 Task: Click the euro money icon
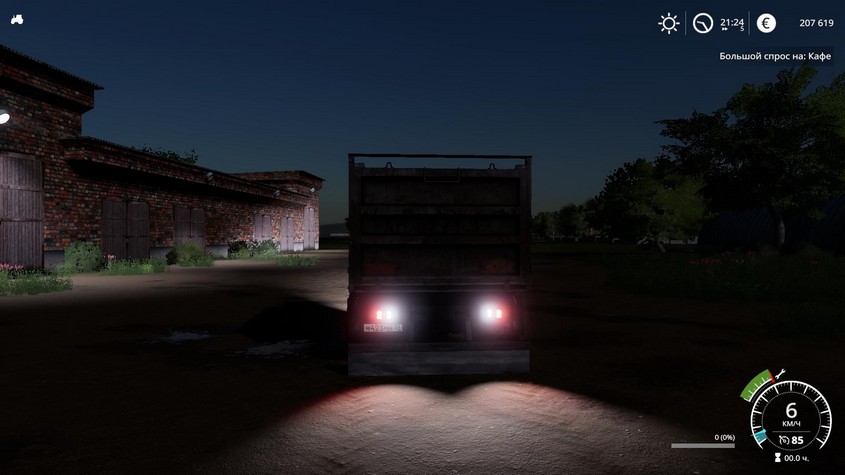[x=766, y=23]
